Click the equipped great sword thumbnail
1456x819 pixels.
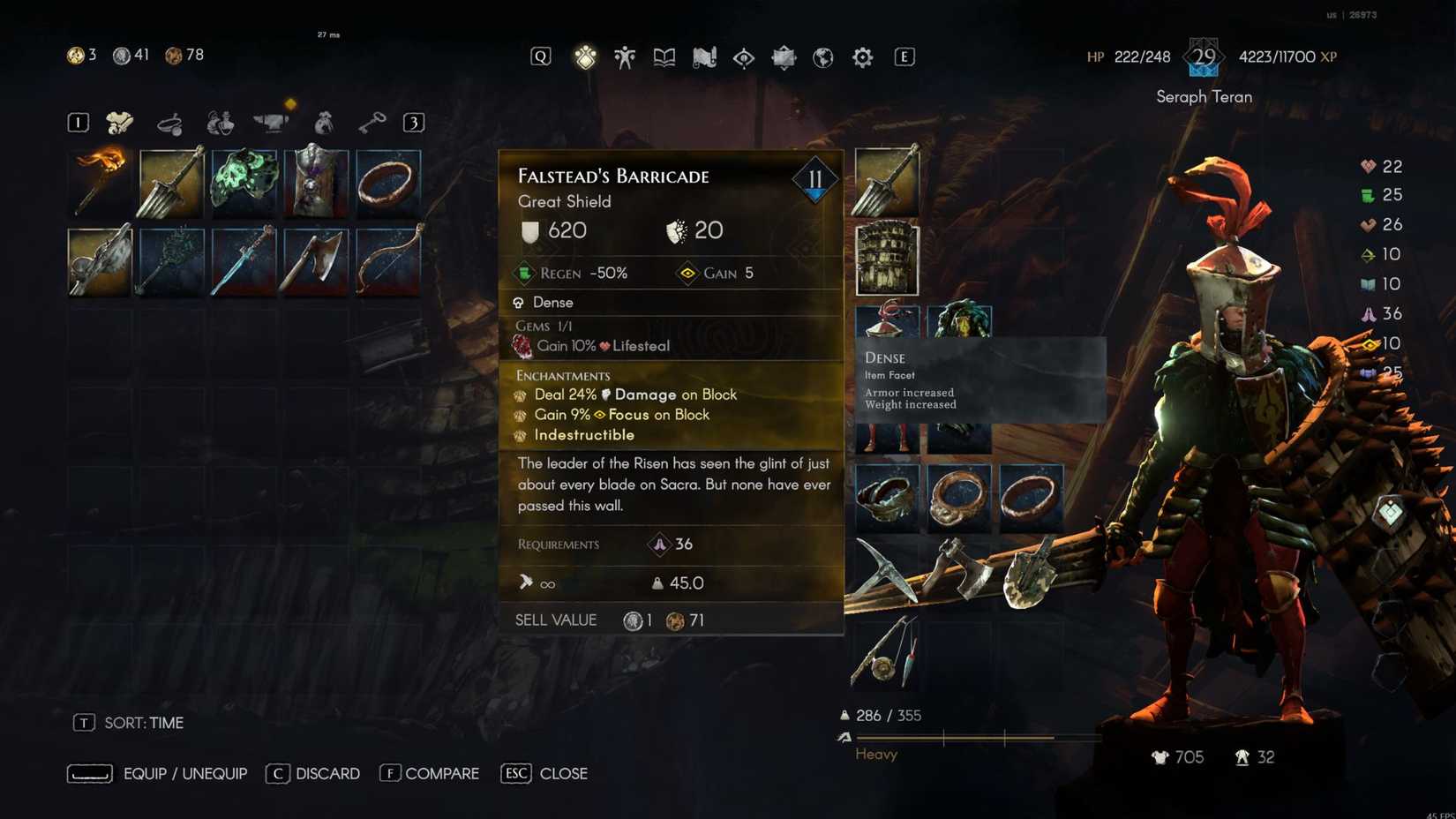(x=886, y=182)
